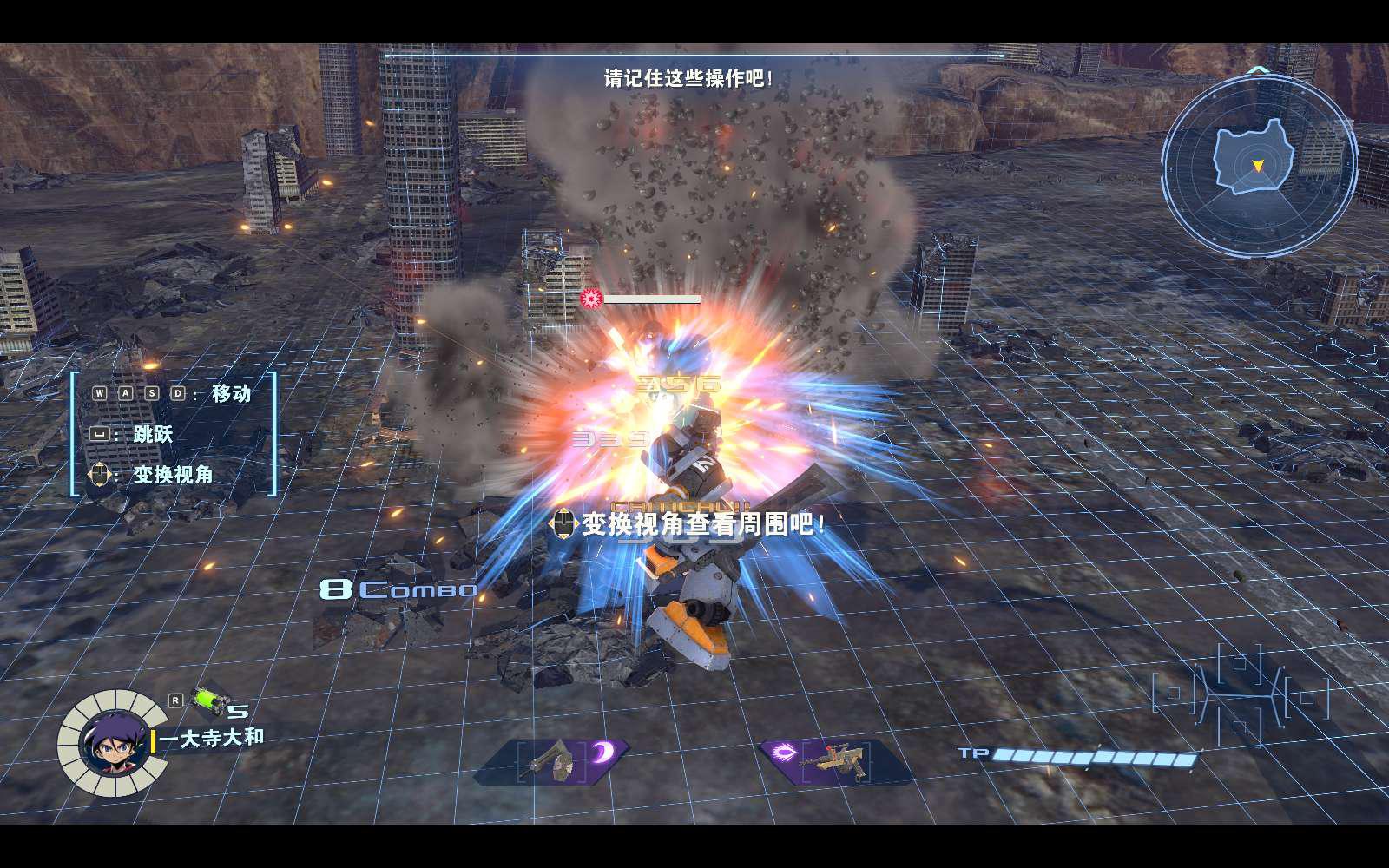Select the melee weapon slot
This screenshot has width=1389, height=868.
point(553,760)
